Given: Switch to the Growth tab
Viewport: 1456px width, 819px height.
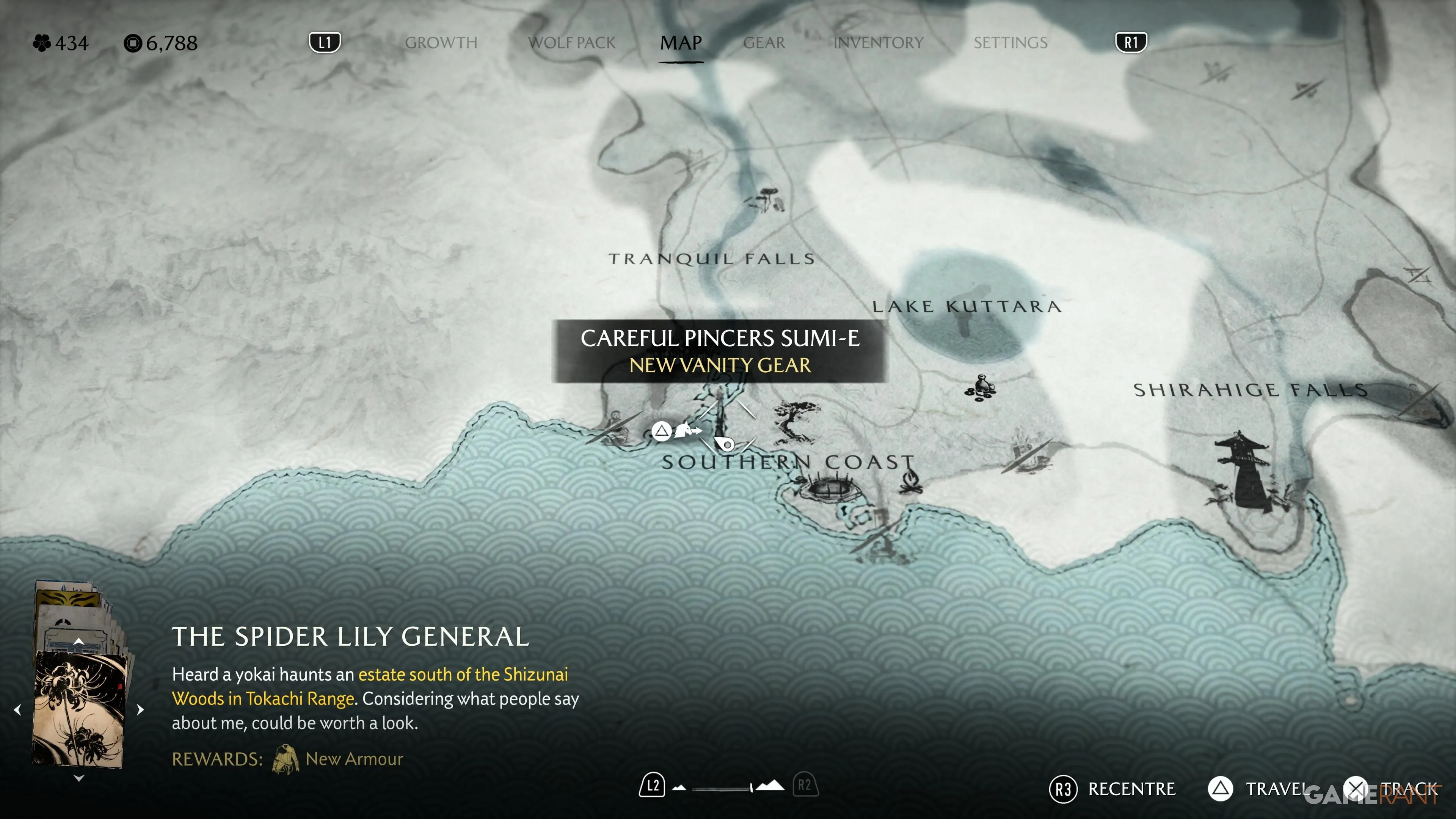Looking at the screenshot, I should (x=441, y=43).
